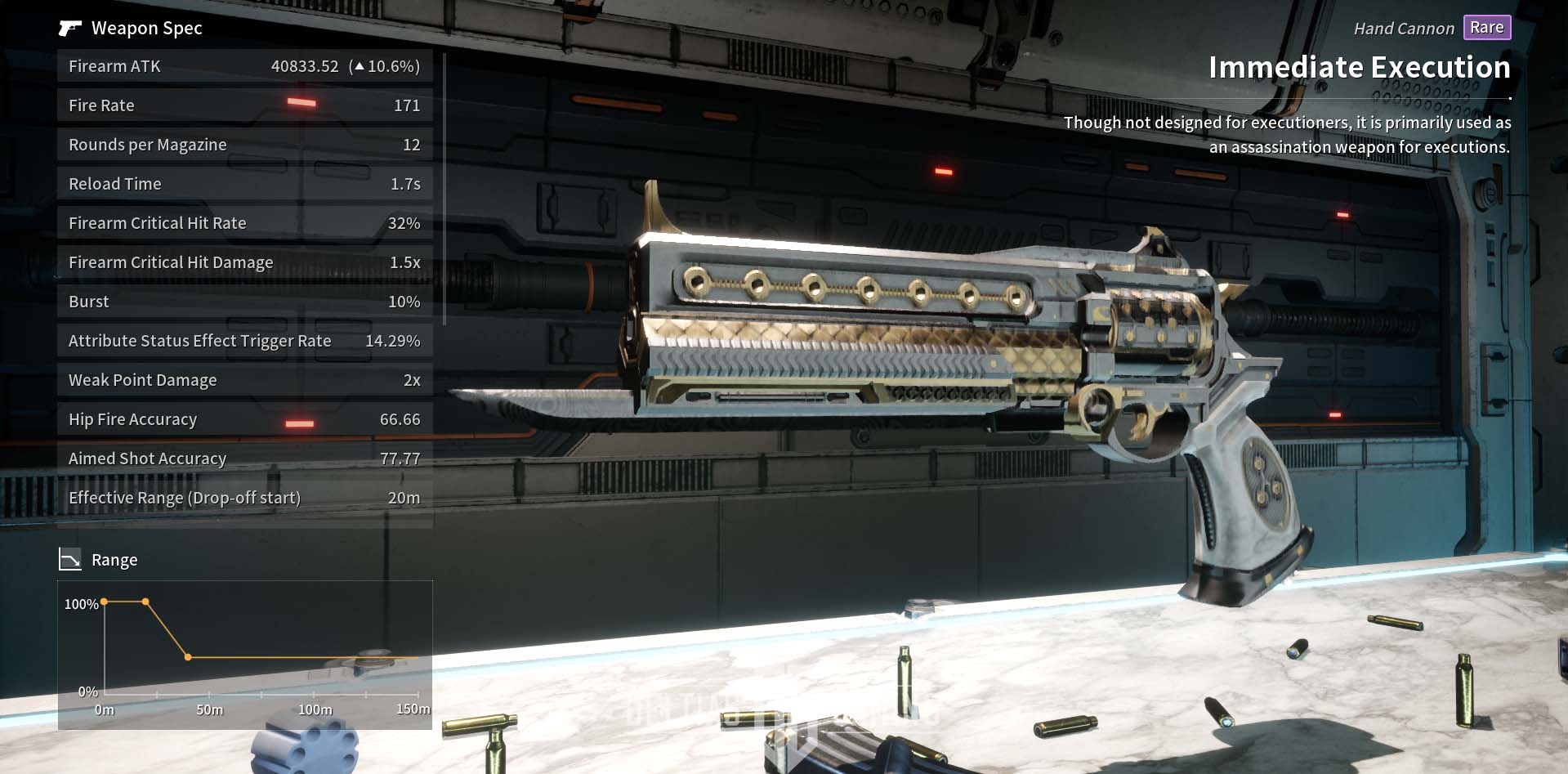Click the pistol icon beside Weapon Spec
Screen dimensions: 1568x774
point(69,27)
